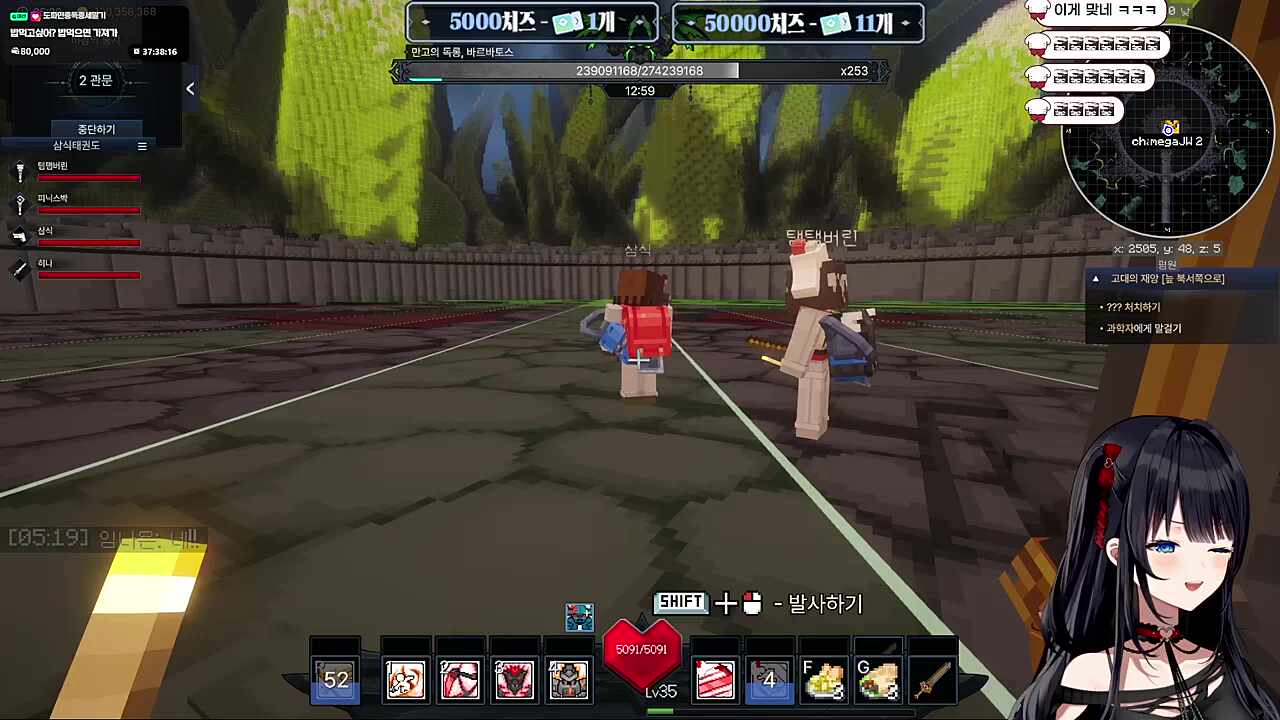The image size is (1280, 720).
Task: Select the sword weapon hotbar slot
Action: 932,680
